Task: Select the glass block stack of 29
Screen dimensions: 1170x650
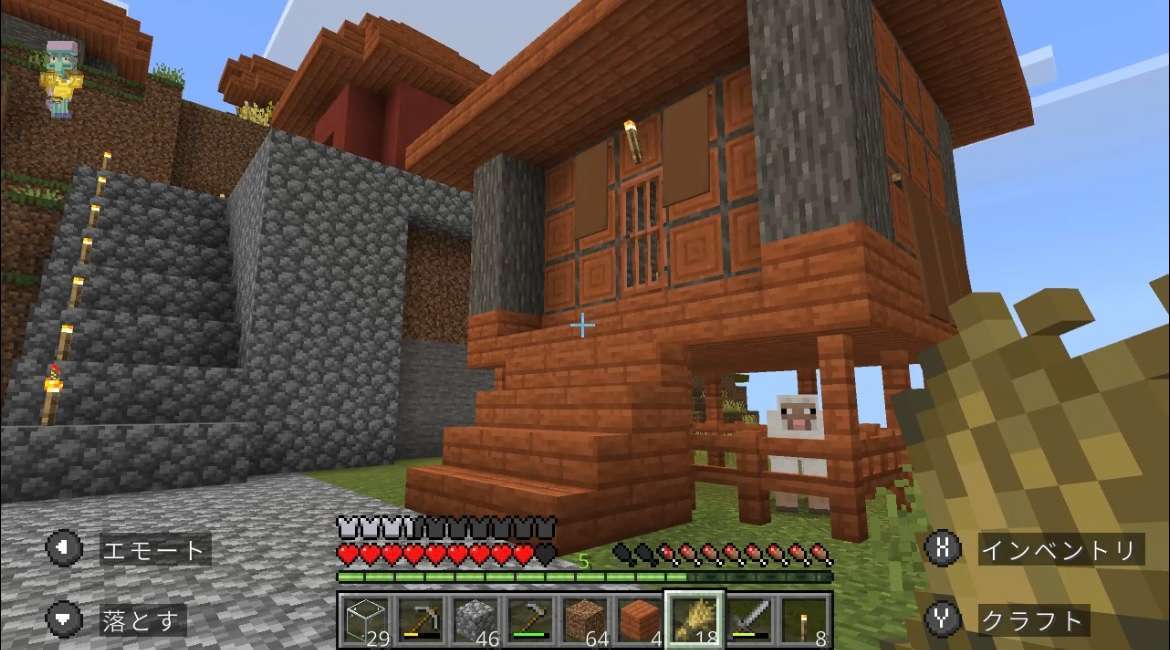Action: pos(365,620)
